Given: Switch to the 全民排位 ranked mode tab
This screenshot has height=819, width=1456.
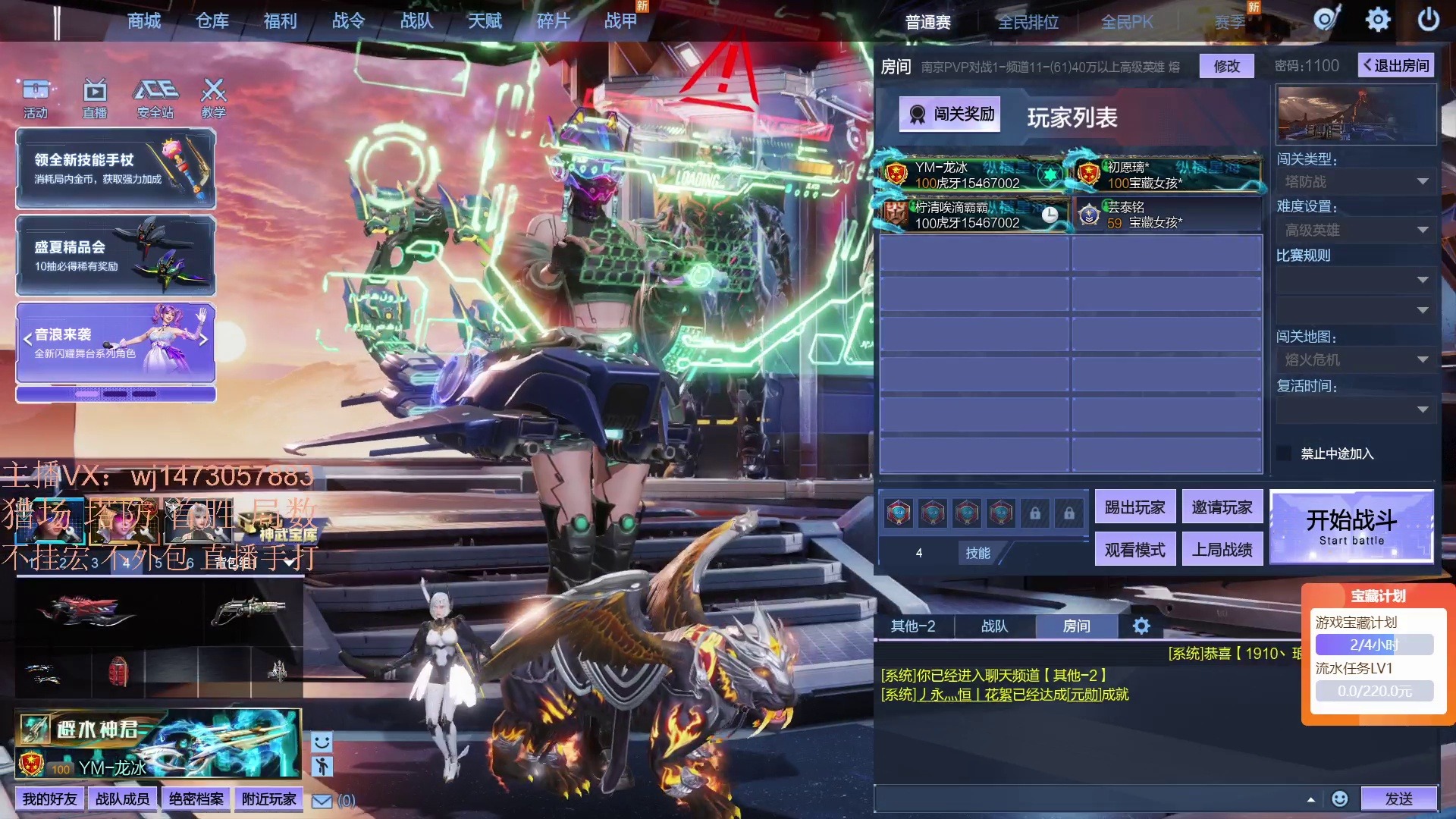Looking at the screenshot, I should pyautogui.click(x=1028, y=23).
